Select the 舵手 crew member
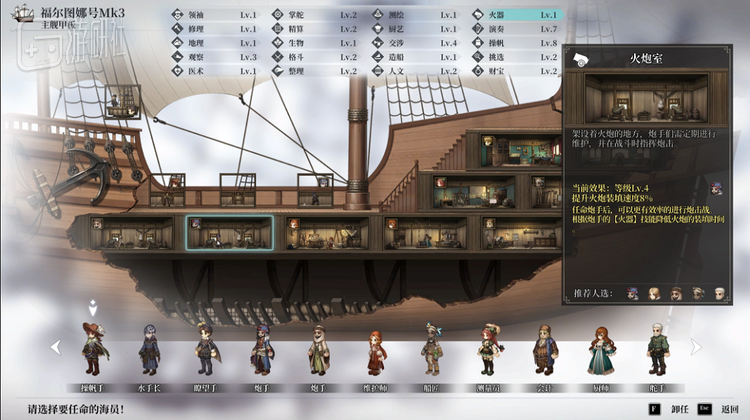The image size is (750, 420). point(656,348)
